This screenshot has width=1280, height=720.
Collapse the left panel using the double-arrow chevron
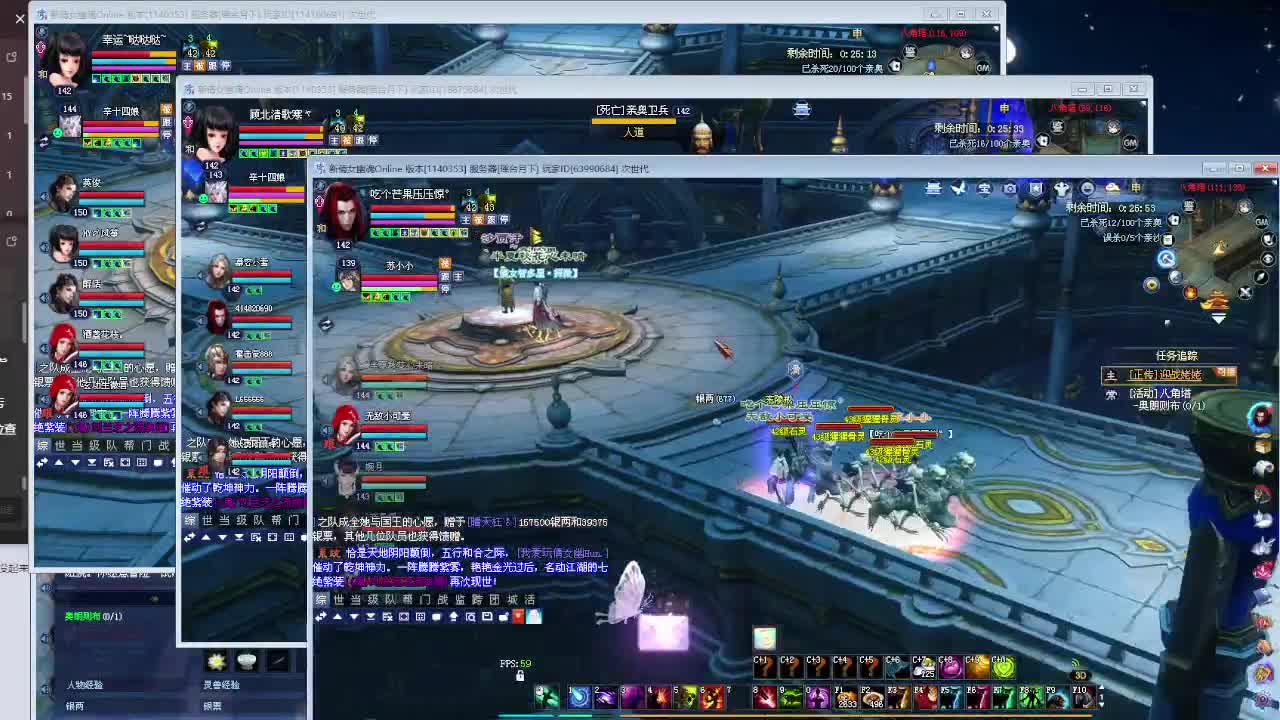[322, 617]
